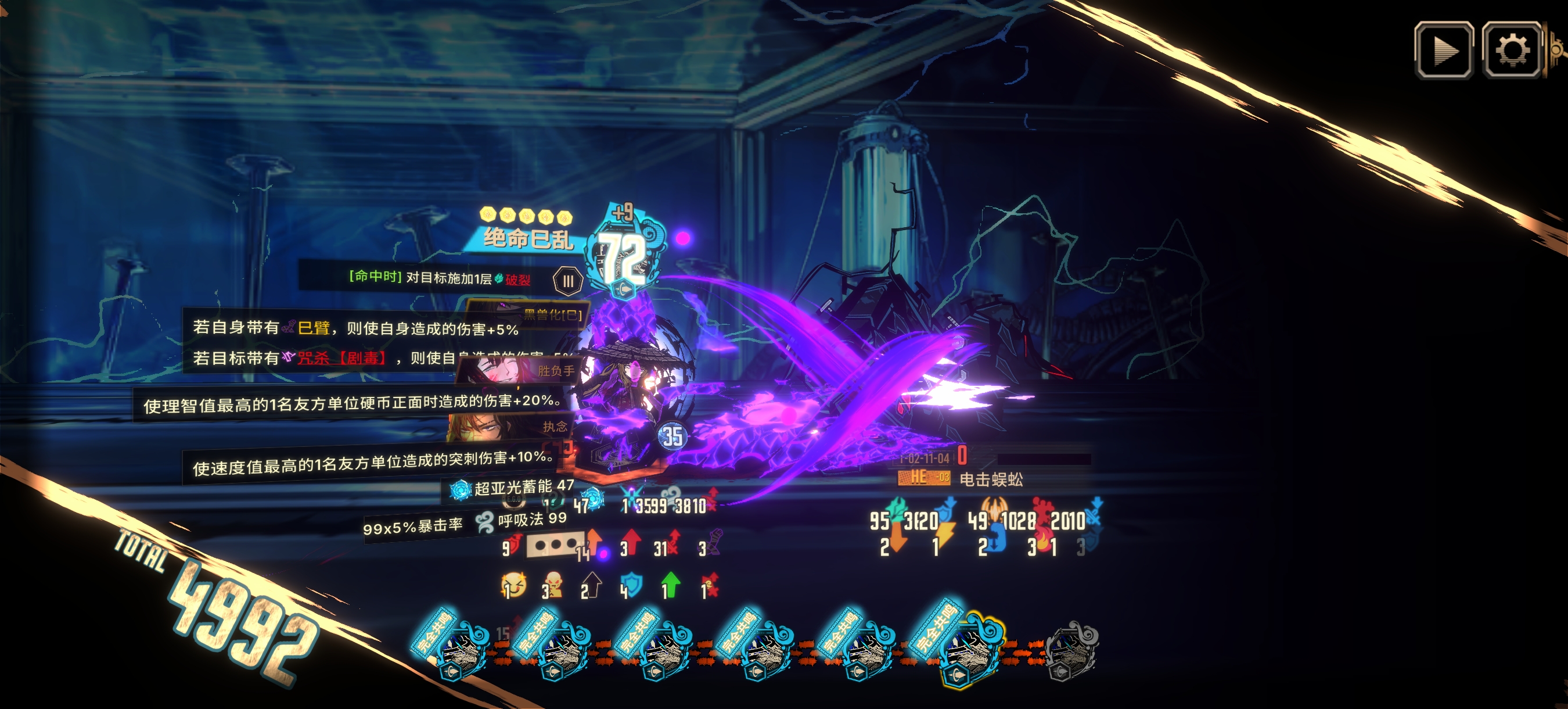The height and width of the screenshot is (709, 1568).
Task: Open the gear settings menu
Action: [1511, 50]
